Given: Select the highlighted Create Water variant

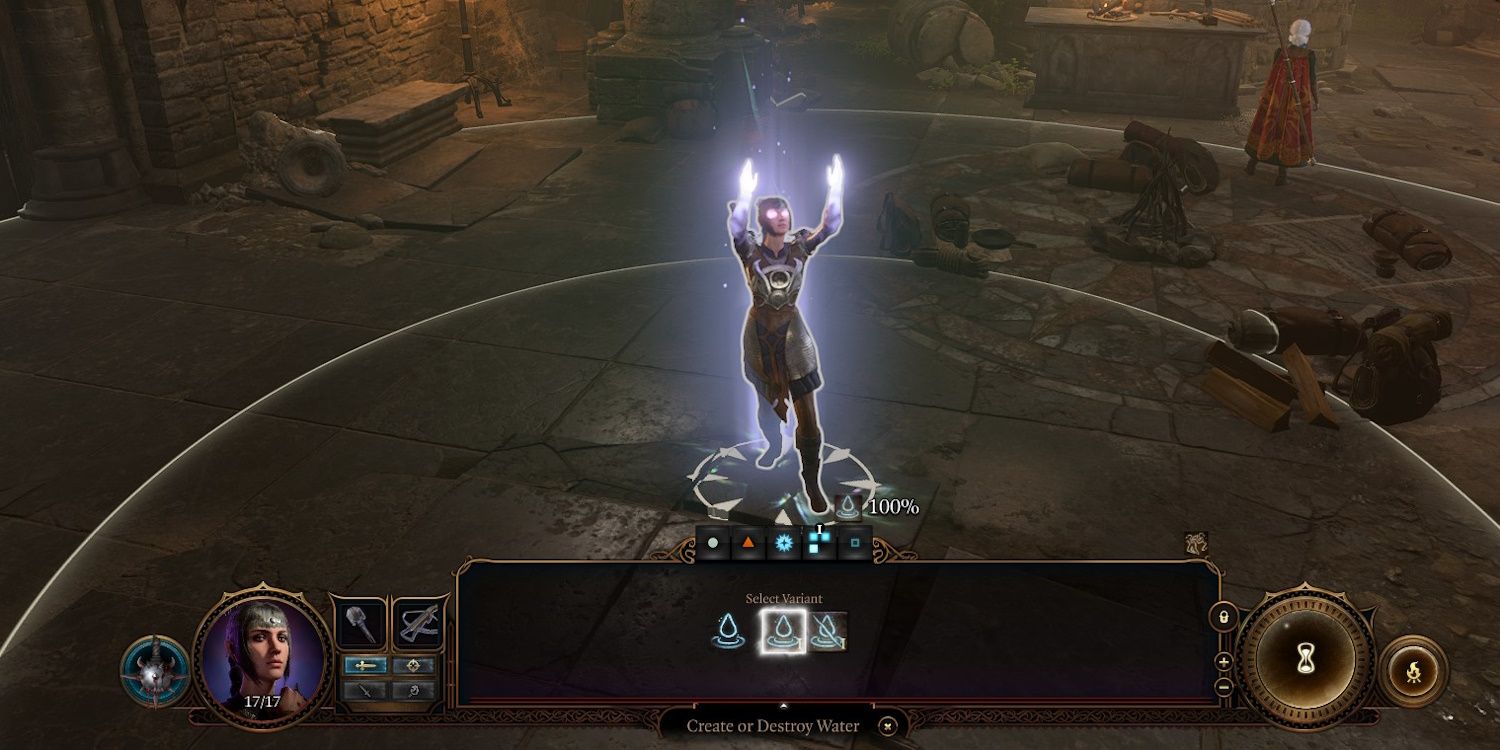Looking at the screenshot, I should [x=782, y=630].
